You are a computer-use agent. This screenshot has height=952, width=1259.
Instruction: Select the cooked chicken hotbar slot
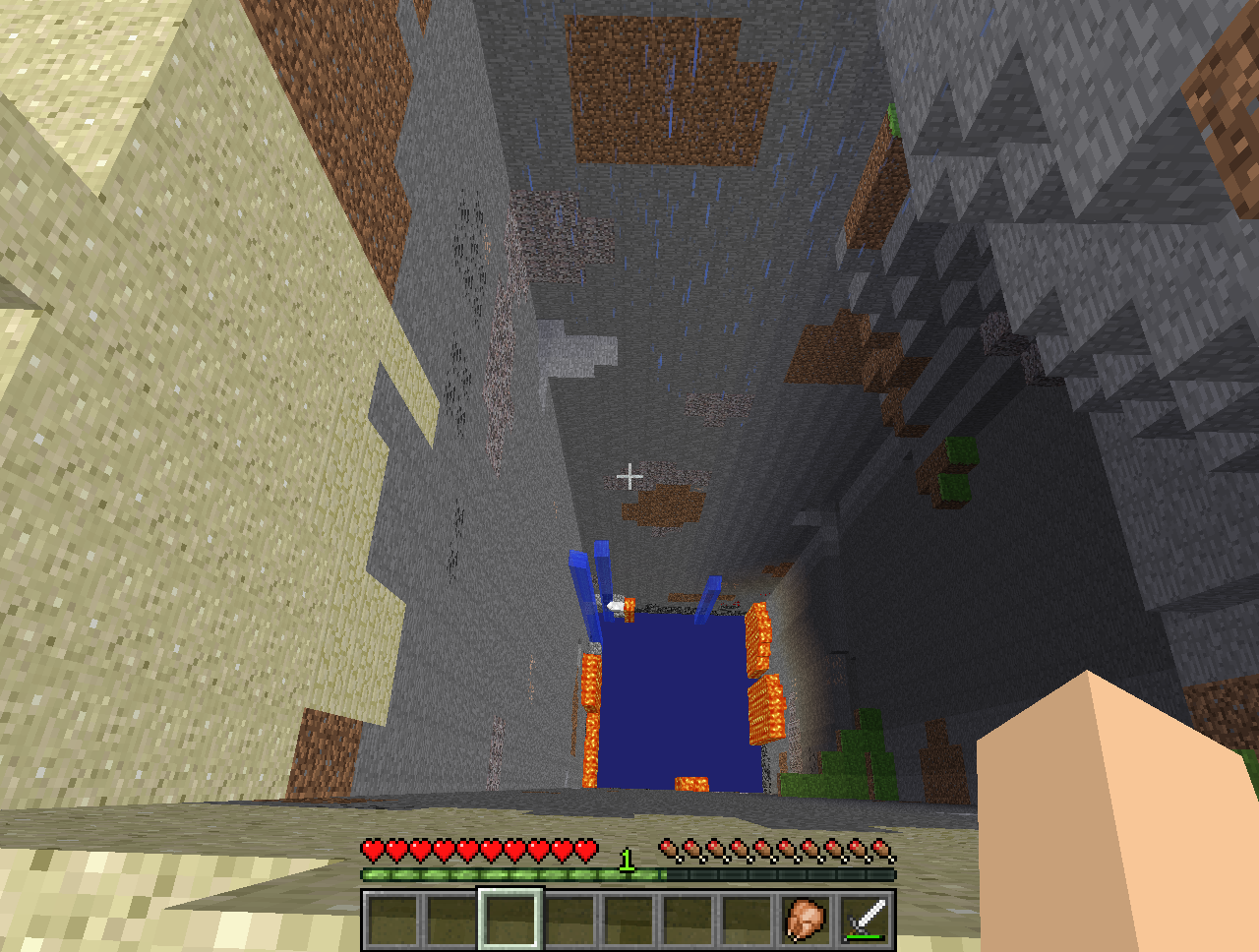click(x=806, y=921)
